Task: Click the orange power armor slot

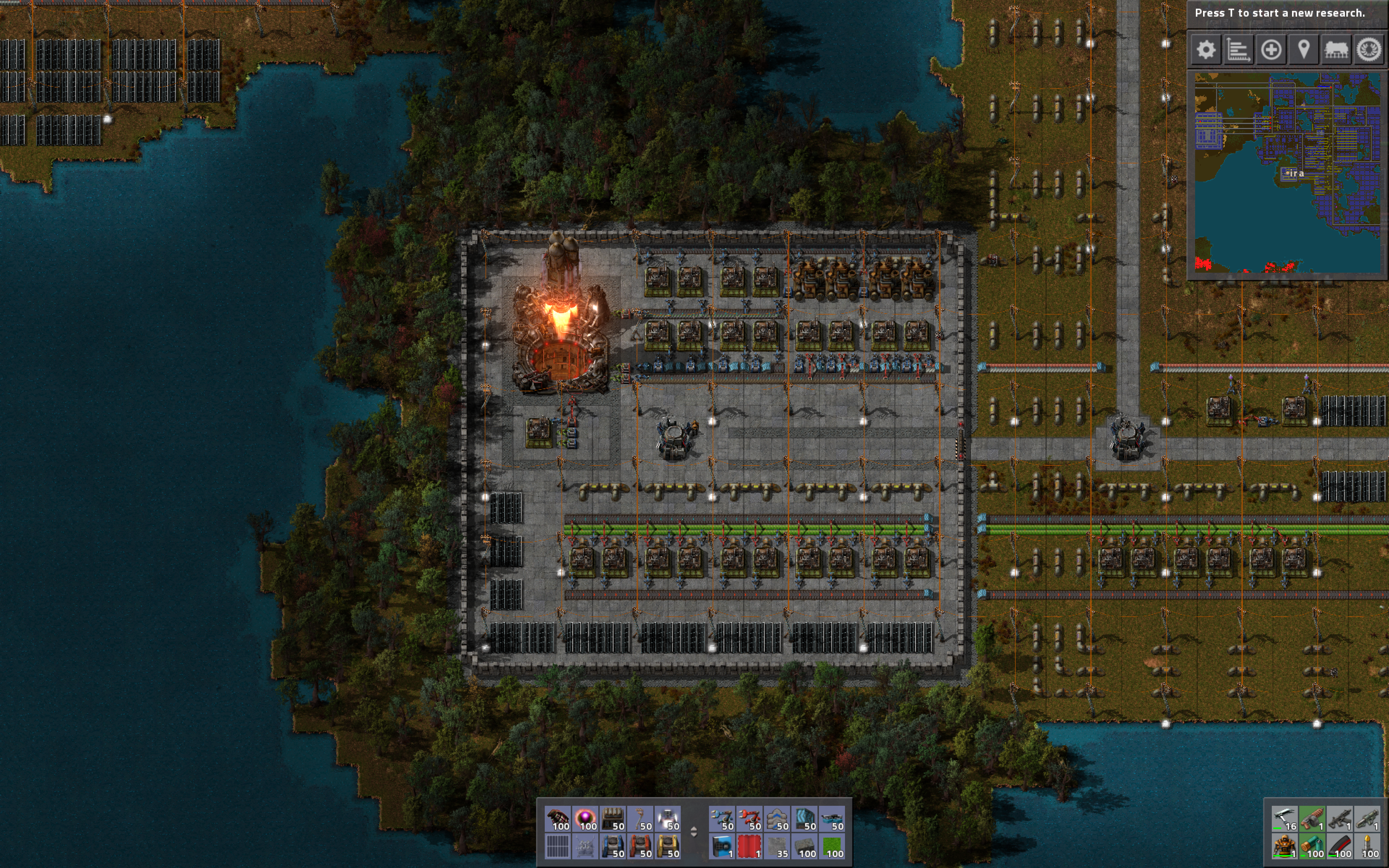Action: (1284, 846)
